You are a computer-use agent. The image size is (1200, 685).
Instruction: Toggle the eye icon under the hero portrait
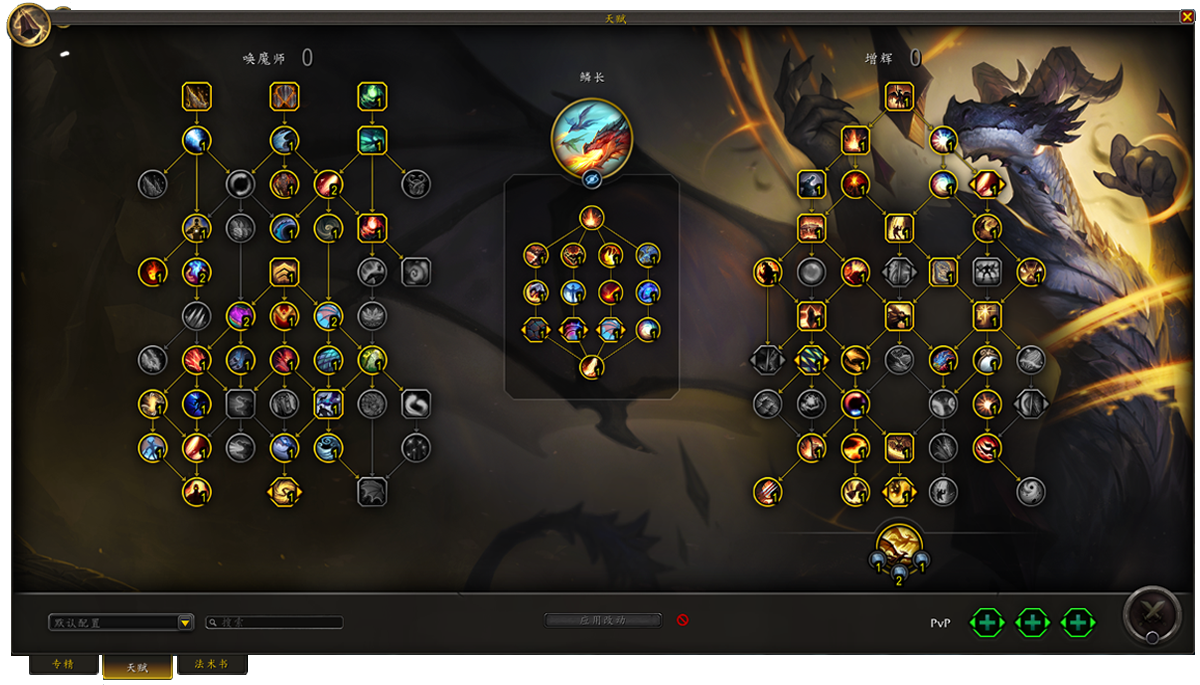[592, 179]
